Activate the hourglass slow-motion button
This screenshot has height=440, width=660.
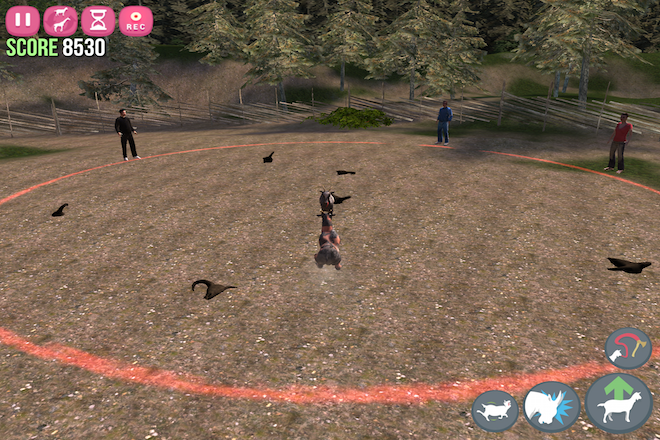pos(98,20)
